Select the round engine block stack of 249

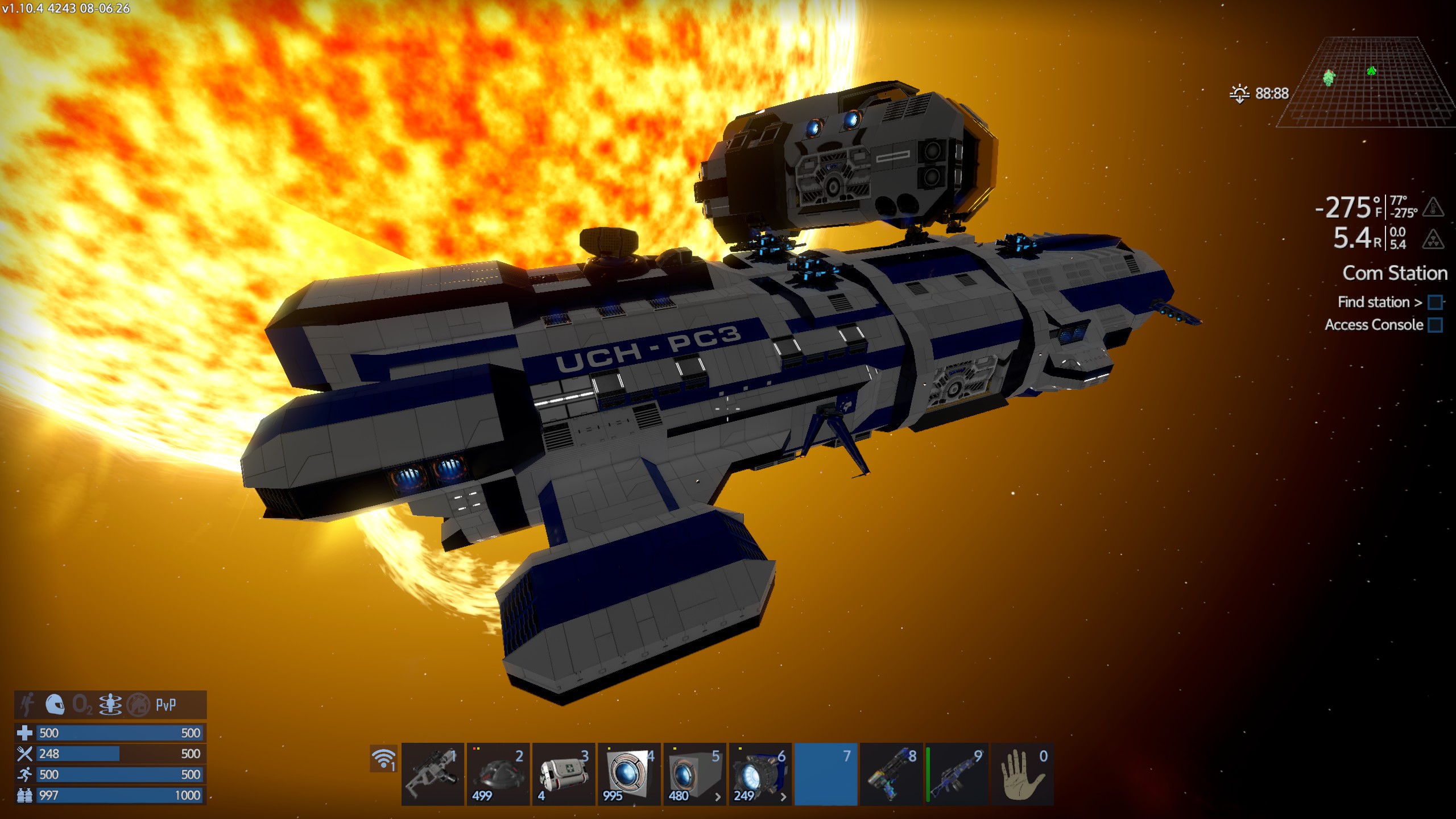760,774
